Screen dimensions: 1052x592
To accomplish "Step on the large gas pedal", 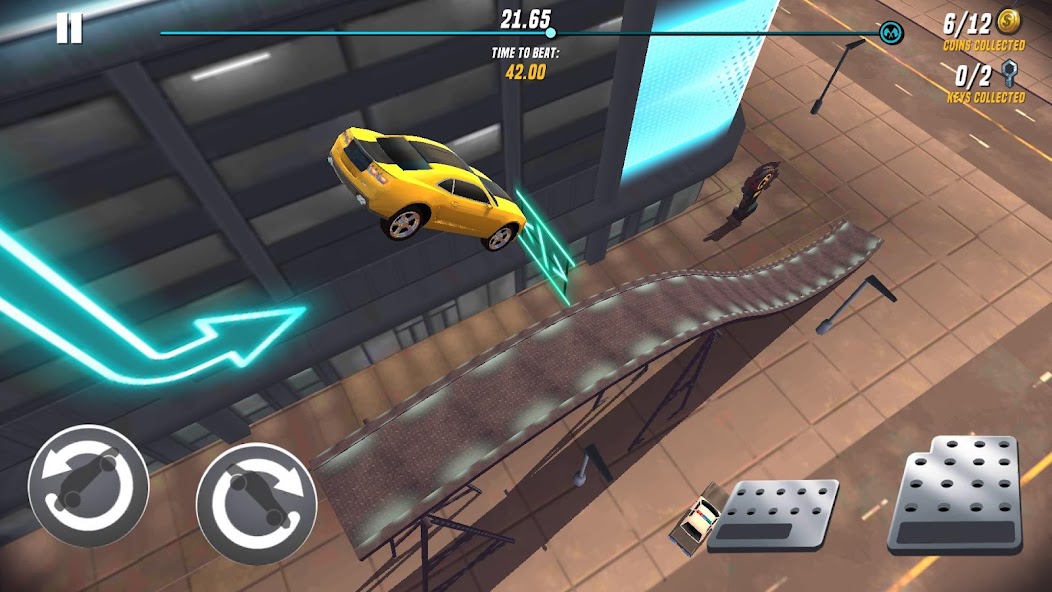I will tap(958, 494).
